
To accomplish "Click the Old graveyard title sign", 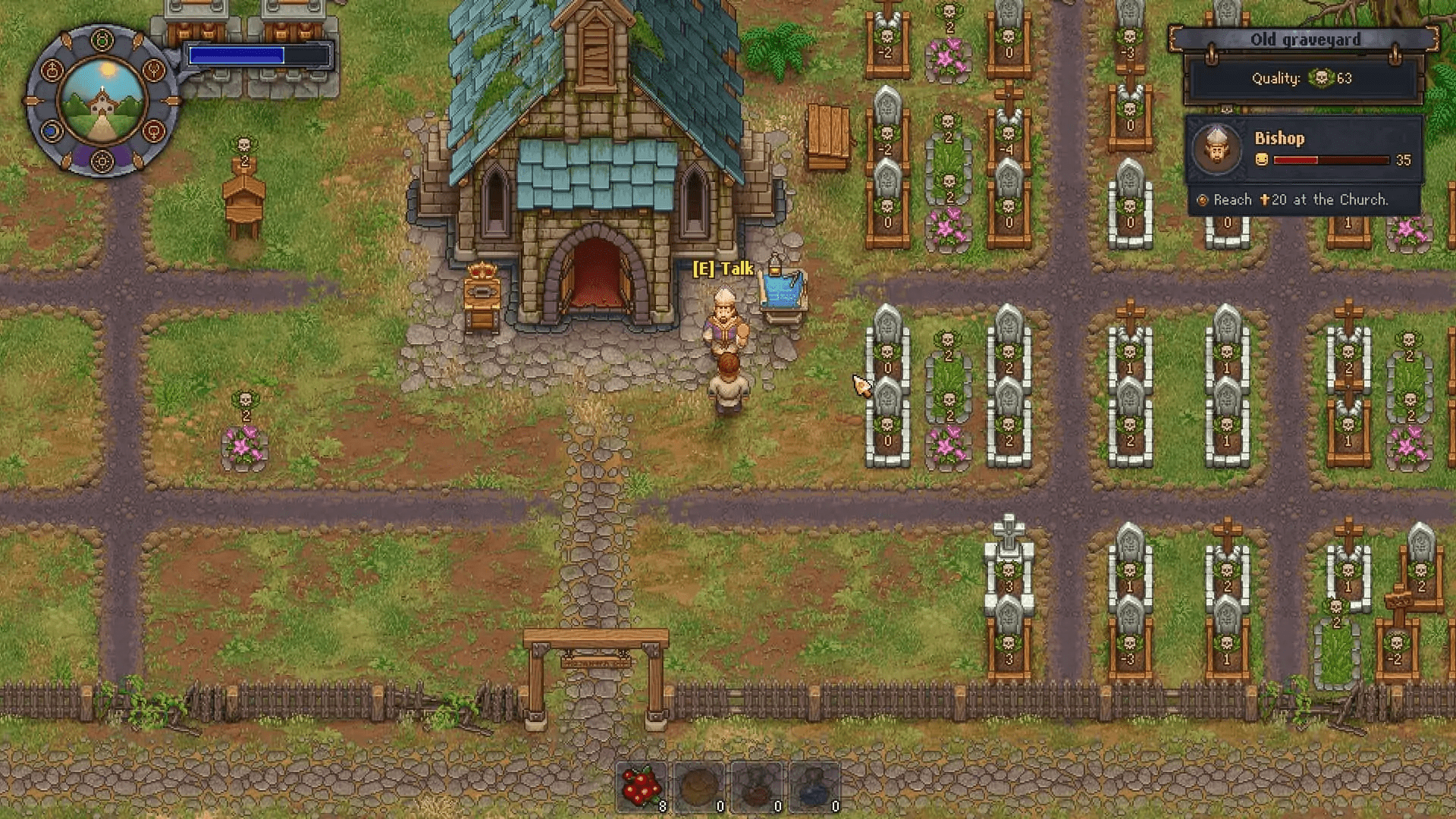I will [x=1307, y=39].
